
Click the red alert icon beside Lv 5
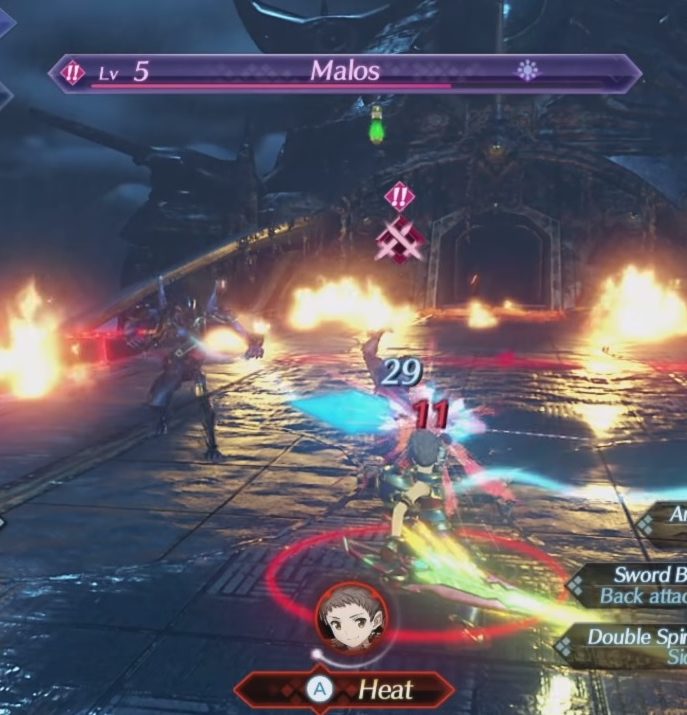click(x=73, y=72)
